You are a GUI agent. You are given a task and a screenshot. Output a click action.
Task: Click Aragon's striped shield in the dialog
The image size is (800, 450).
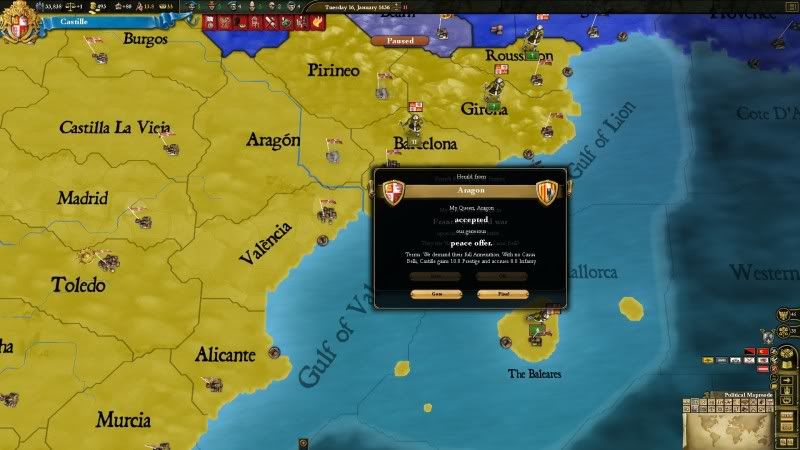[546, 192]
